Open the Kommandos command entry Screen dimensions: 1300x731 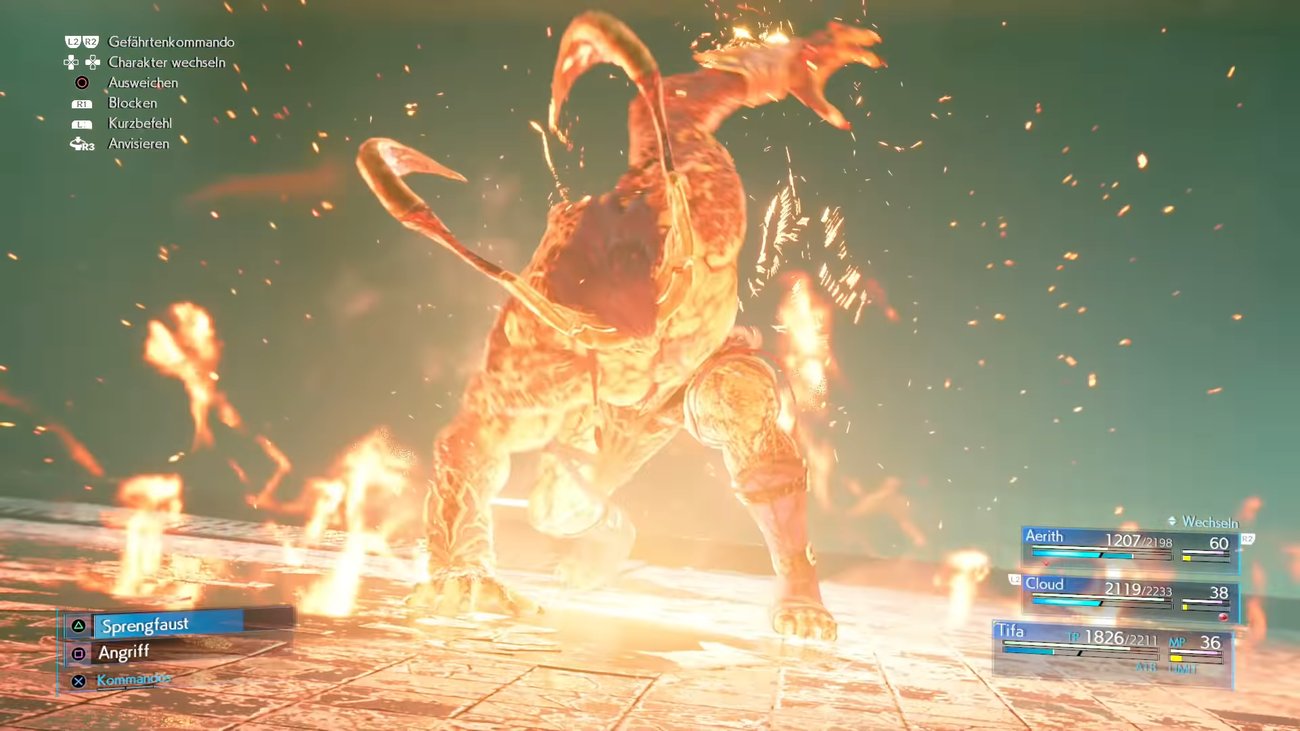click(x=133, y=680)
